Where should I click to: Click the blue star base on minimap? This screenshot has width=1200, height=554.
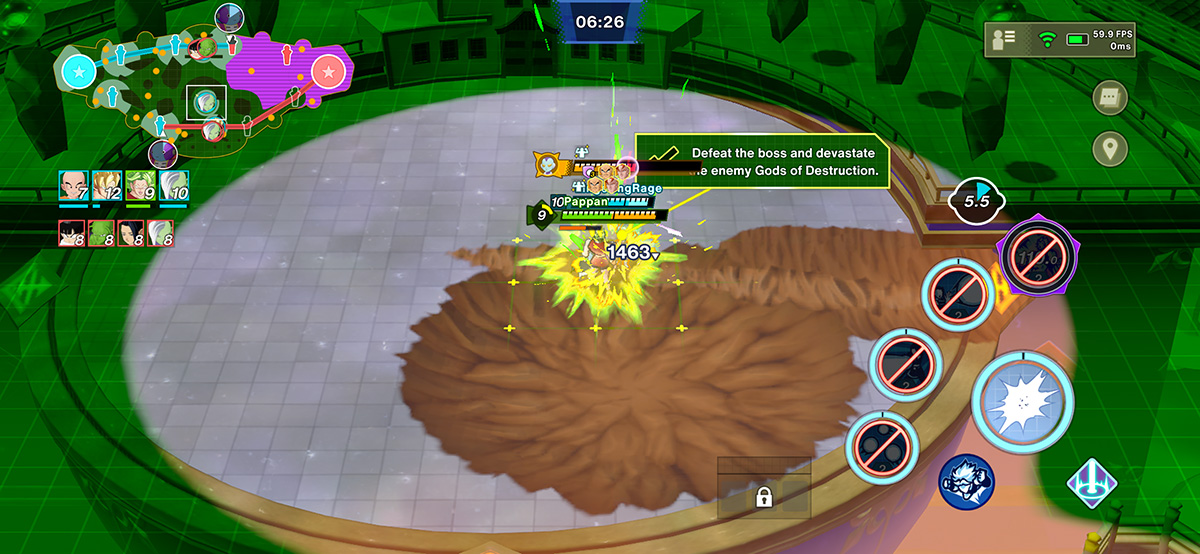[x=79, y=72]
